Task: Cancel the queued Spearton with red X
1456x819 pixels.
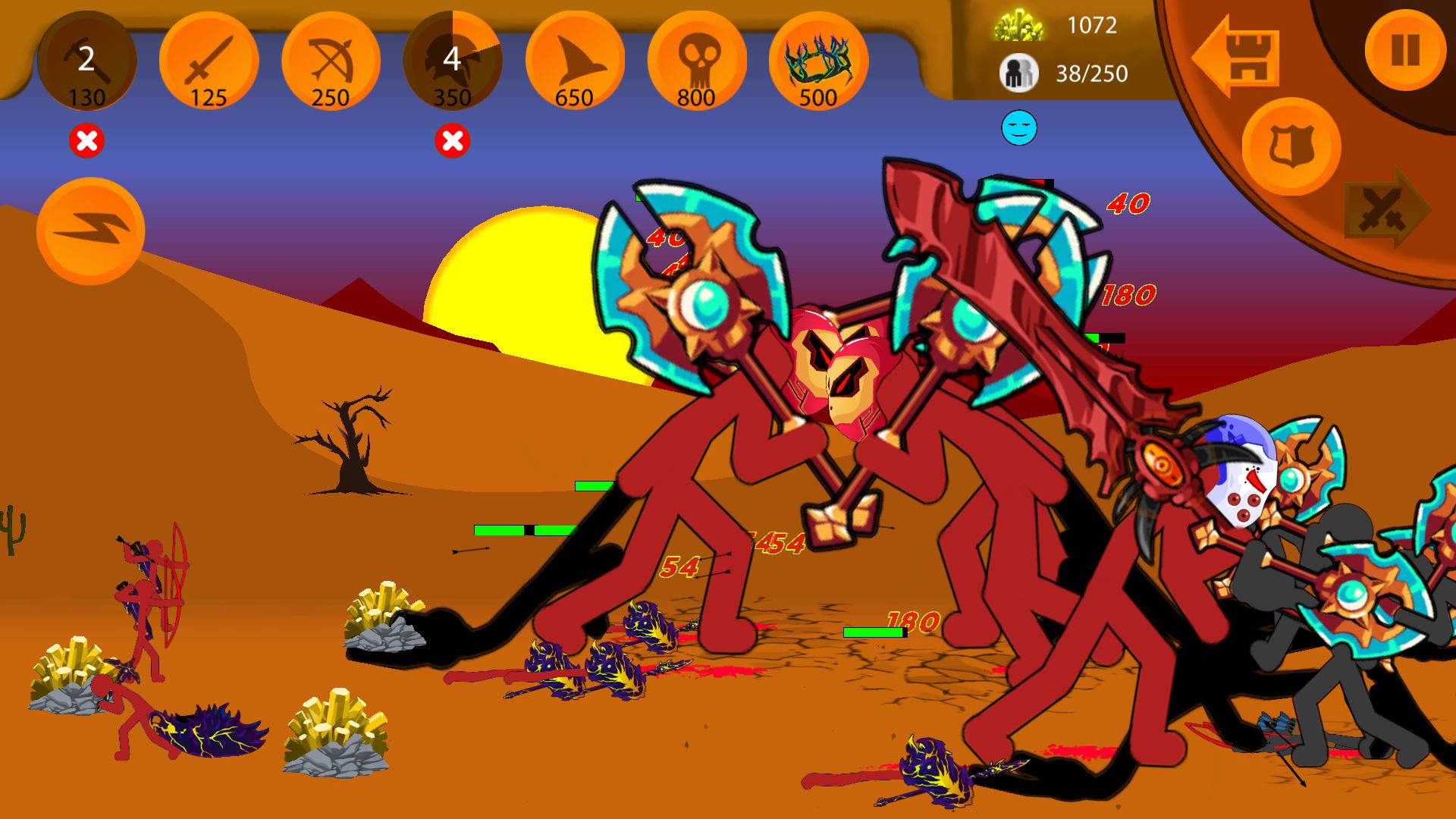Action: pyautogui.click(x=453, y=140)
